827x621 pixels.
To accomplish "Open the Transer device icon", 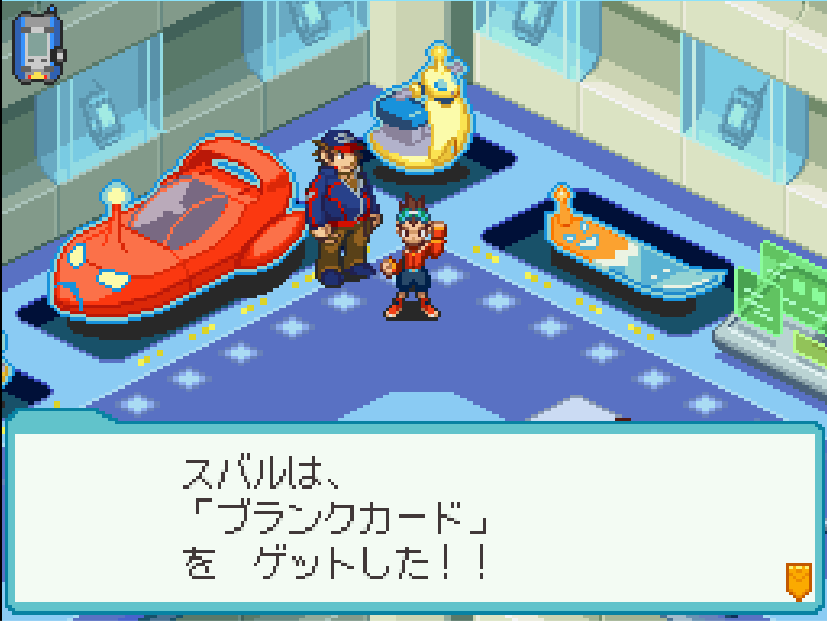I will tap(38, 46).
